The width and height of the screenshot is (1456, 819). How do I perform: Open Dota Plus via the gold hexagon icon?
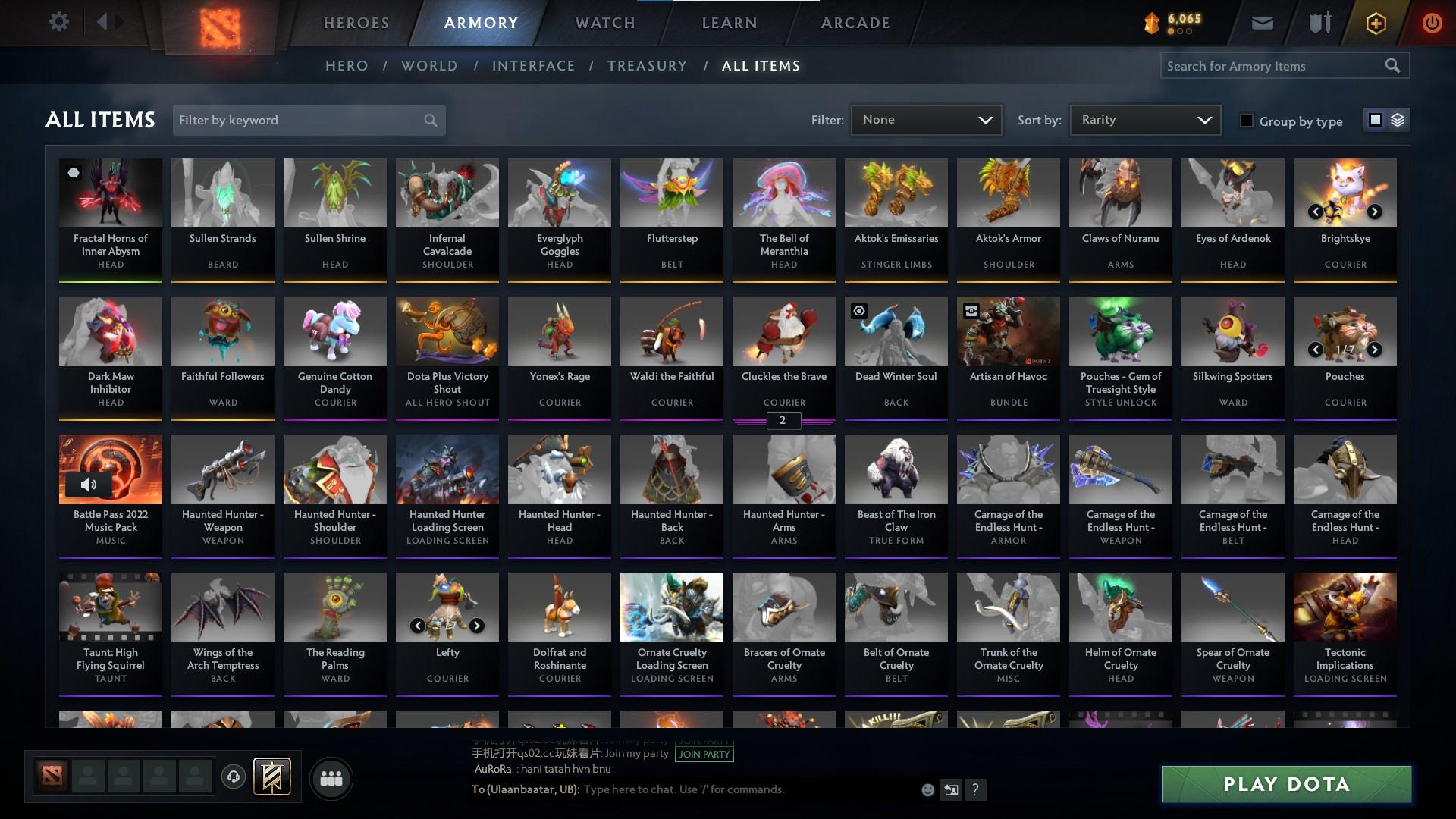(x=1375, y=22)
